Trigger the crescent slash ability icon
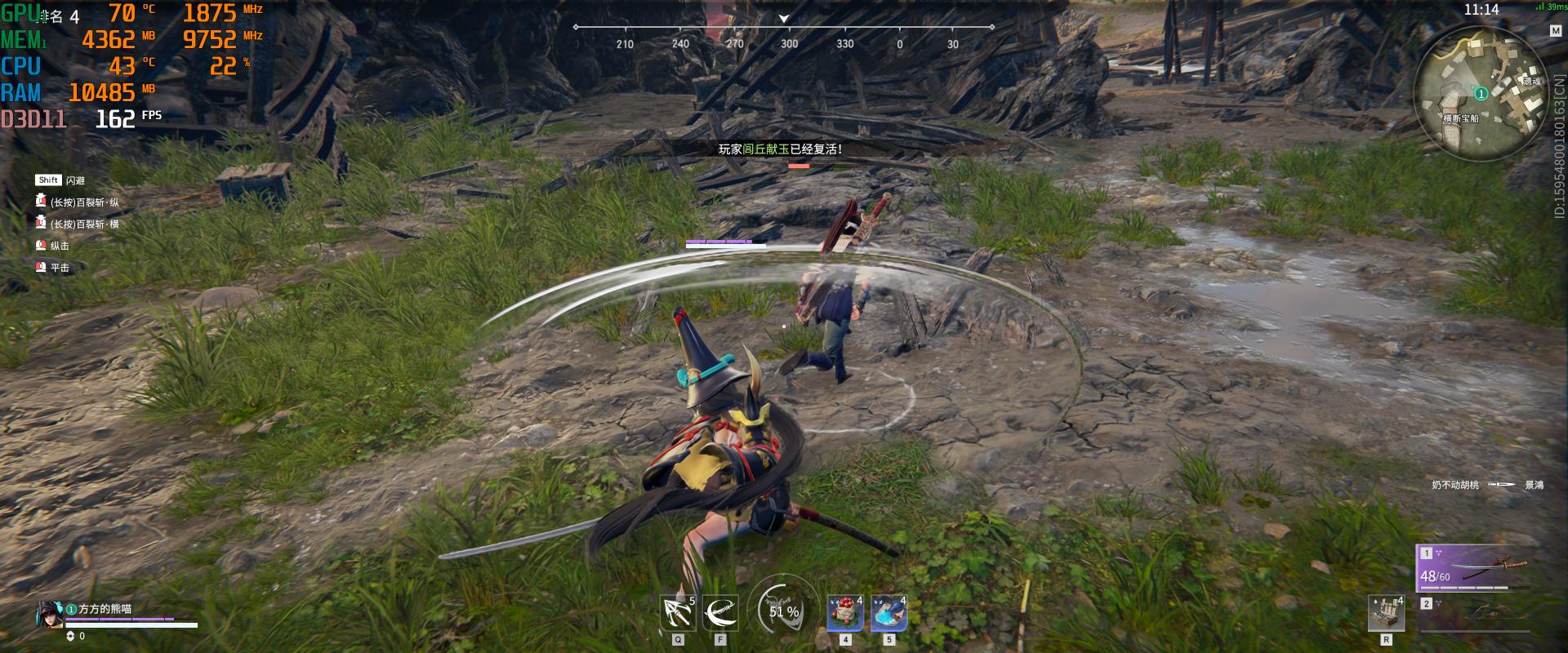Screen dimensions: 1568x653 [x=719, y=614]
